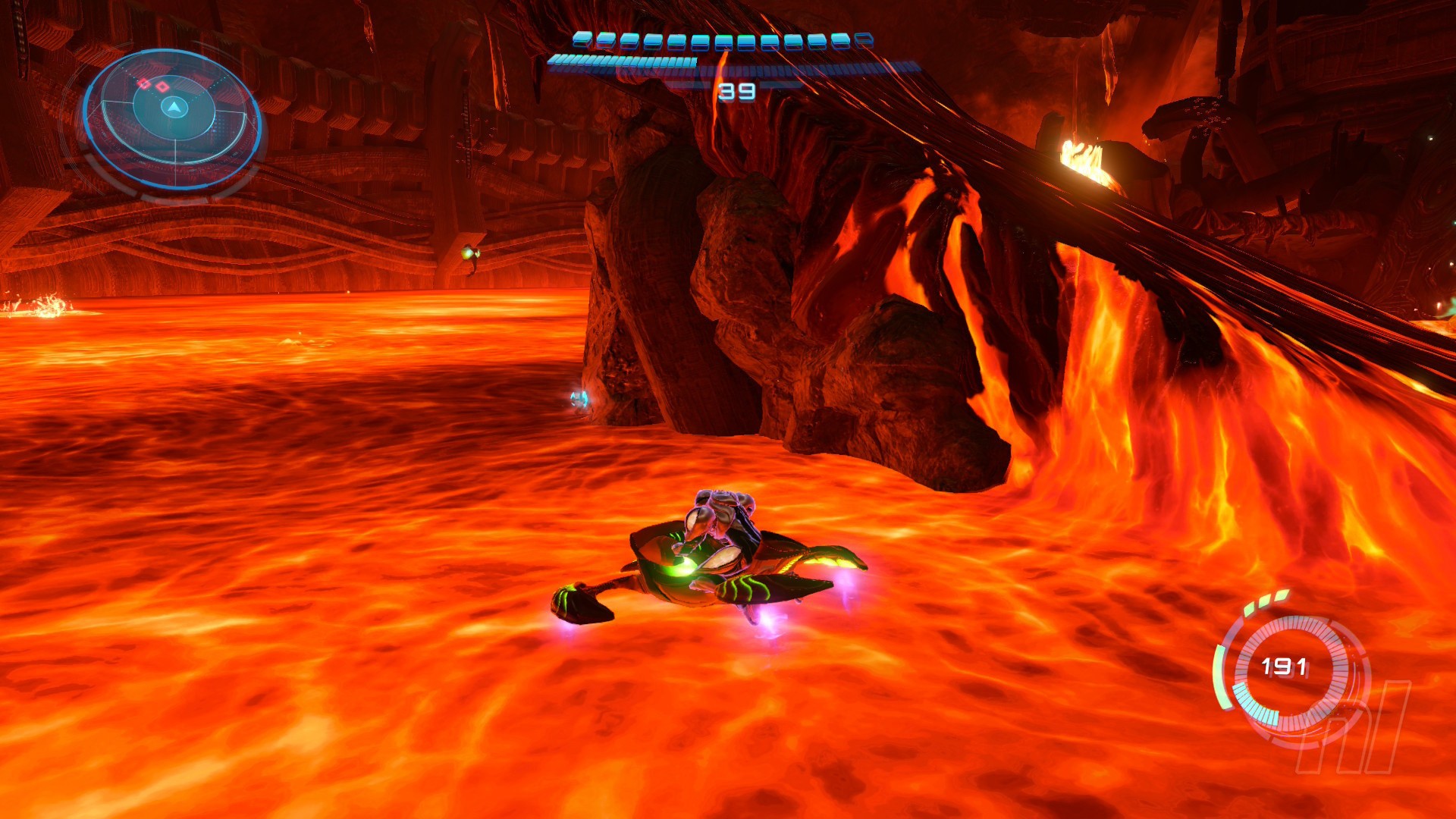This screenshot has width=1456, height=819.
Task: Click the circular radar minimap
Action: pos(173,118)
